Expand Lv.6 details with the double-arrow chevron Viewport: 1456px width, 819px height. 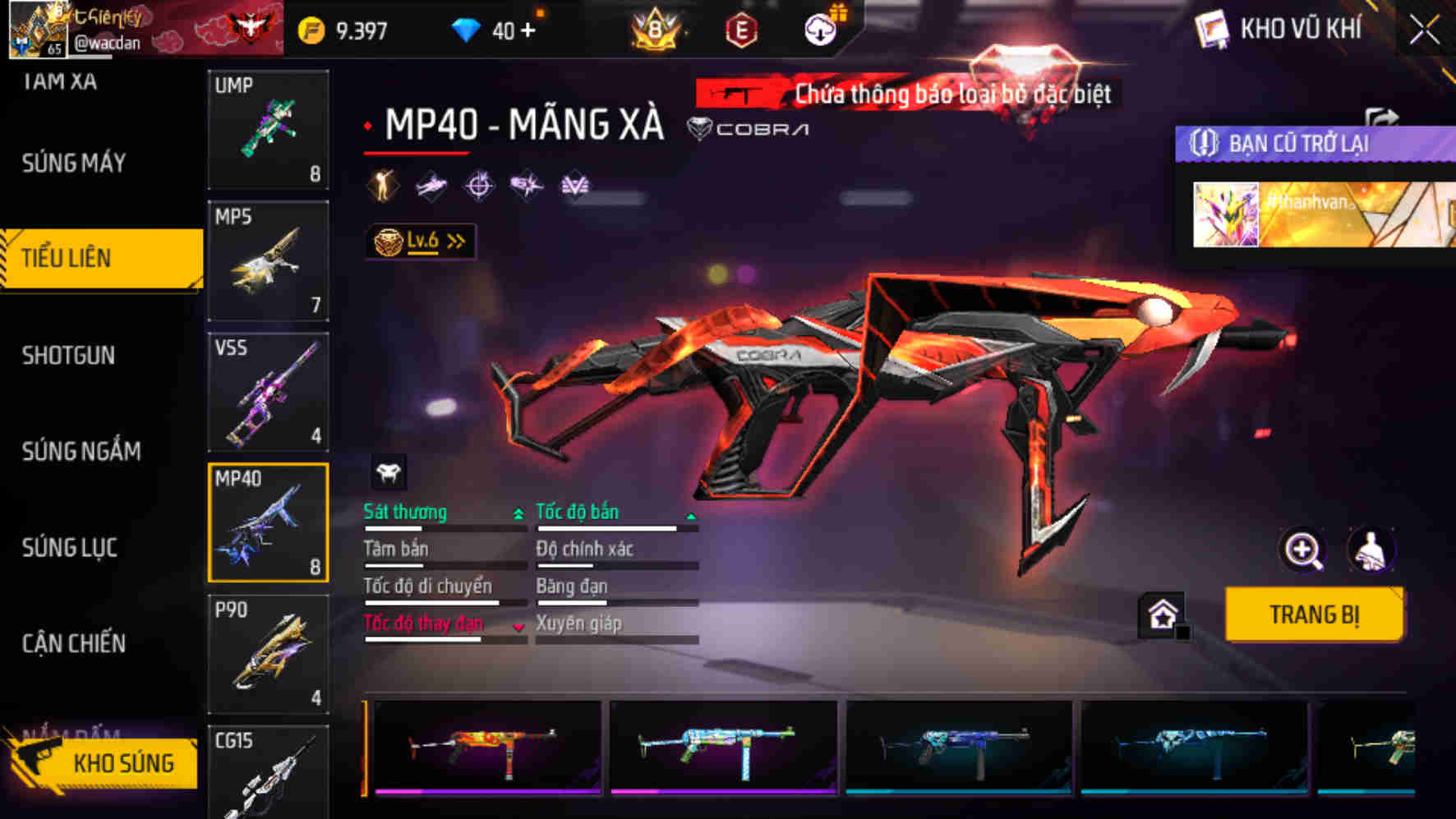(x=455, y=238)
